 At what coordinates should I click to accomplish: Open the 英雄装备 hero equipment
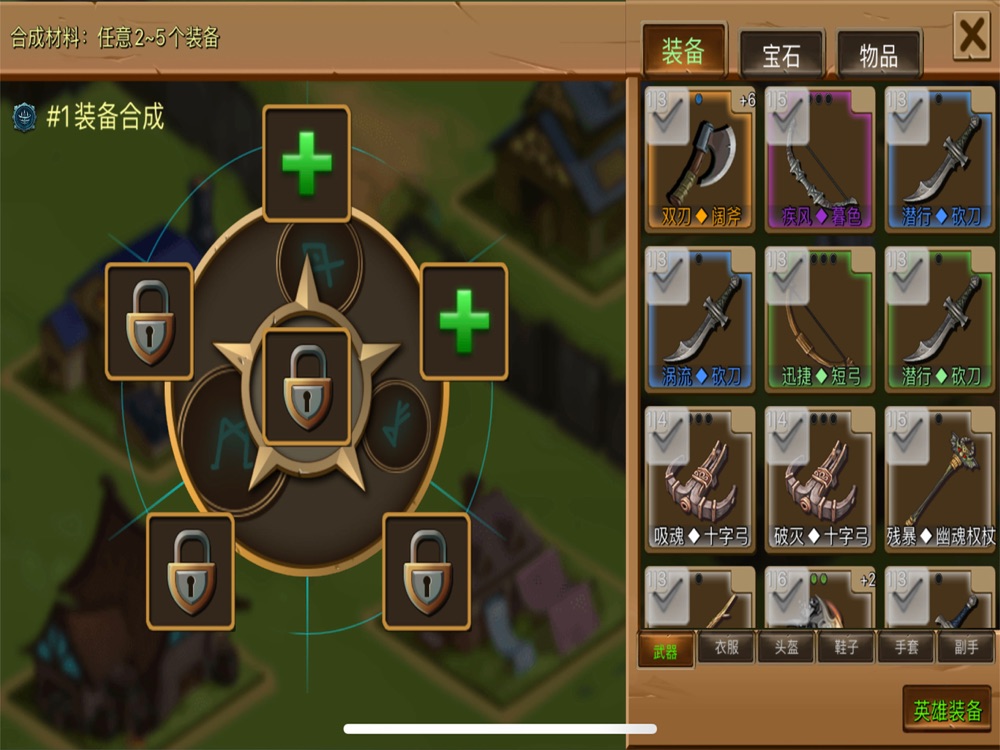946,710
